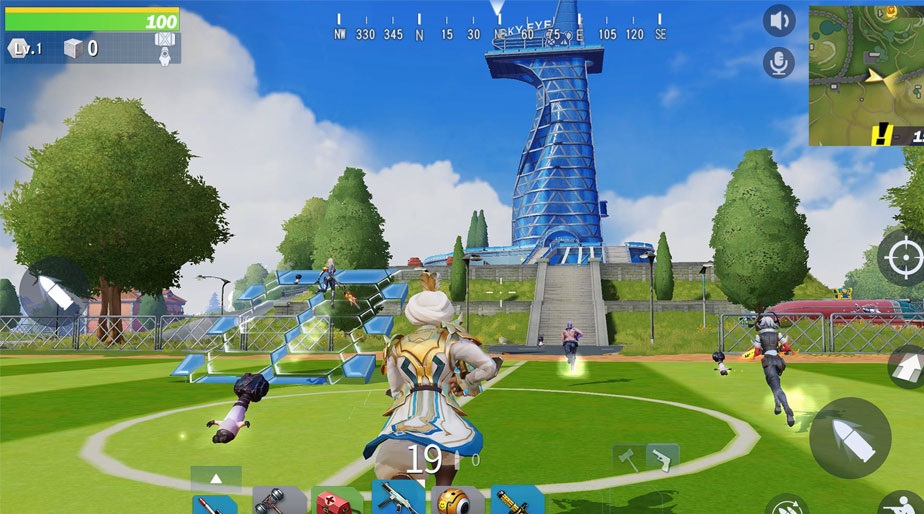This screenshot has height=514, width=924.
Task: Switch to pistol combat mode
Action: coord(662,458)
